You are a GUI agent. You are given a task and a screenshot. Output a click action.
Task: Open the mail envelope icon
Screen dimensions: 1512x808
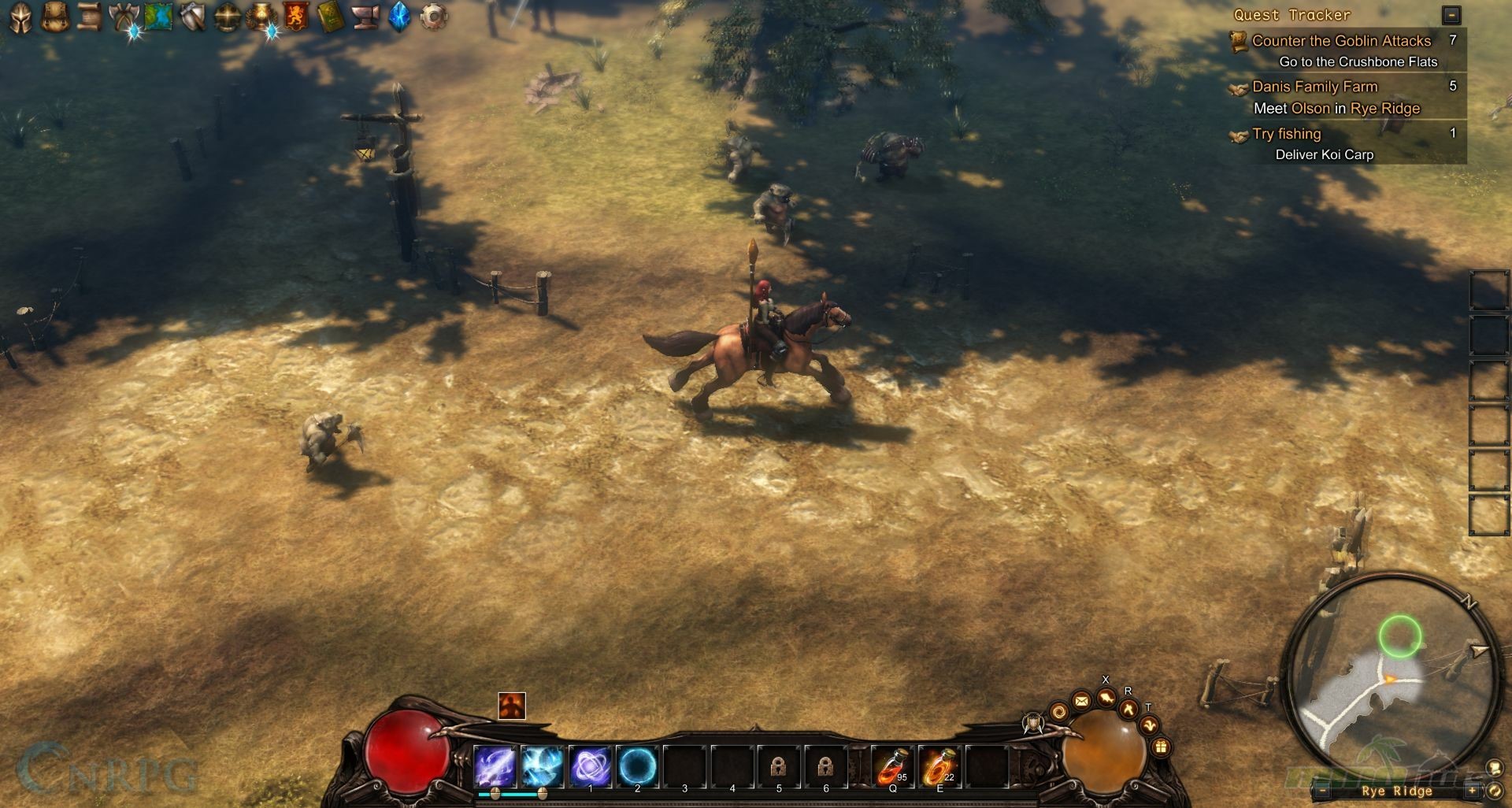(1082, 700)
